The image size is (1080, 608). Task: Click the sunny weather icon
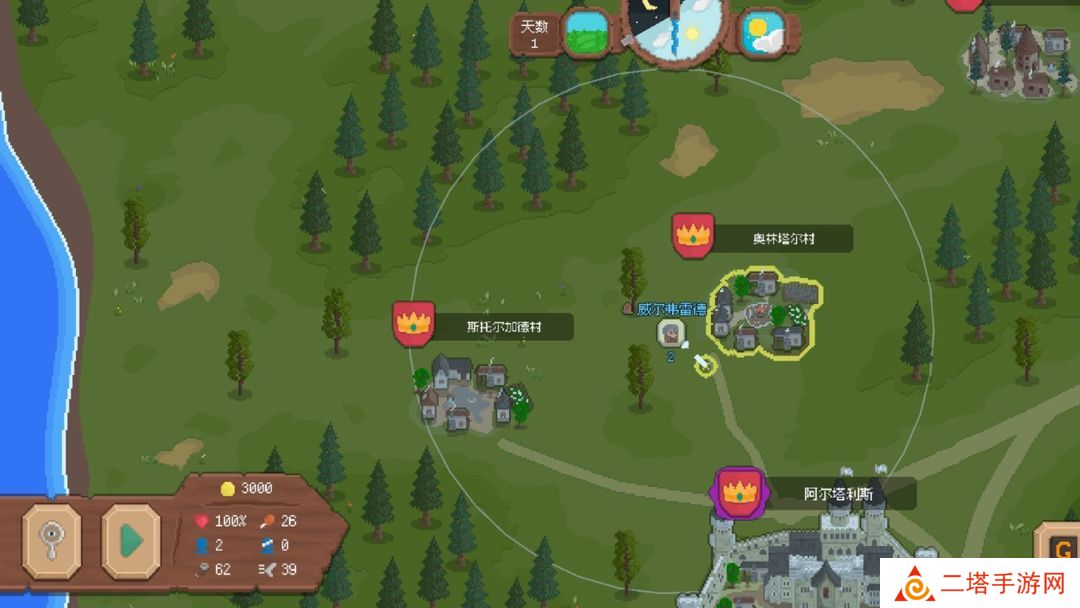762,33
